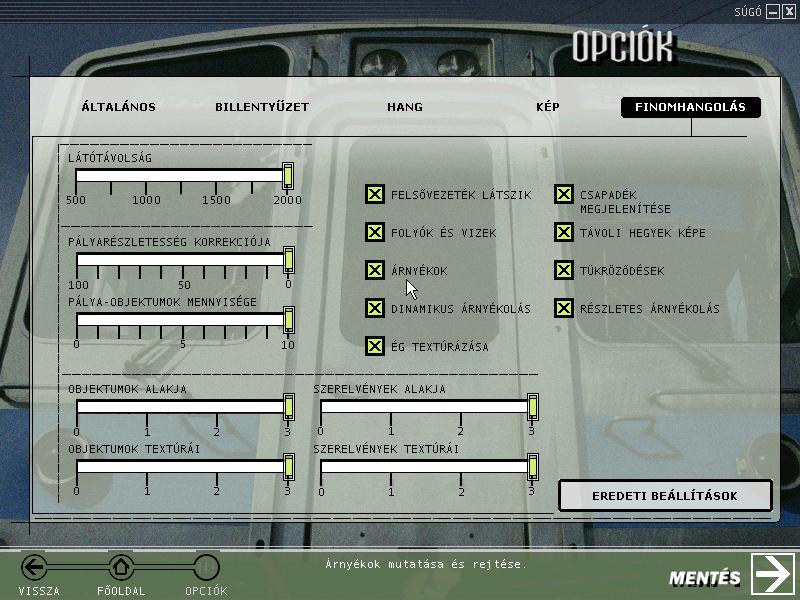The width and height of the screenshot is (800, 600).
Task: Close the game window
Action: pos(789,11)
